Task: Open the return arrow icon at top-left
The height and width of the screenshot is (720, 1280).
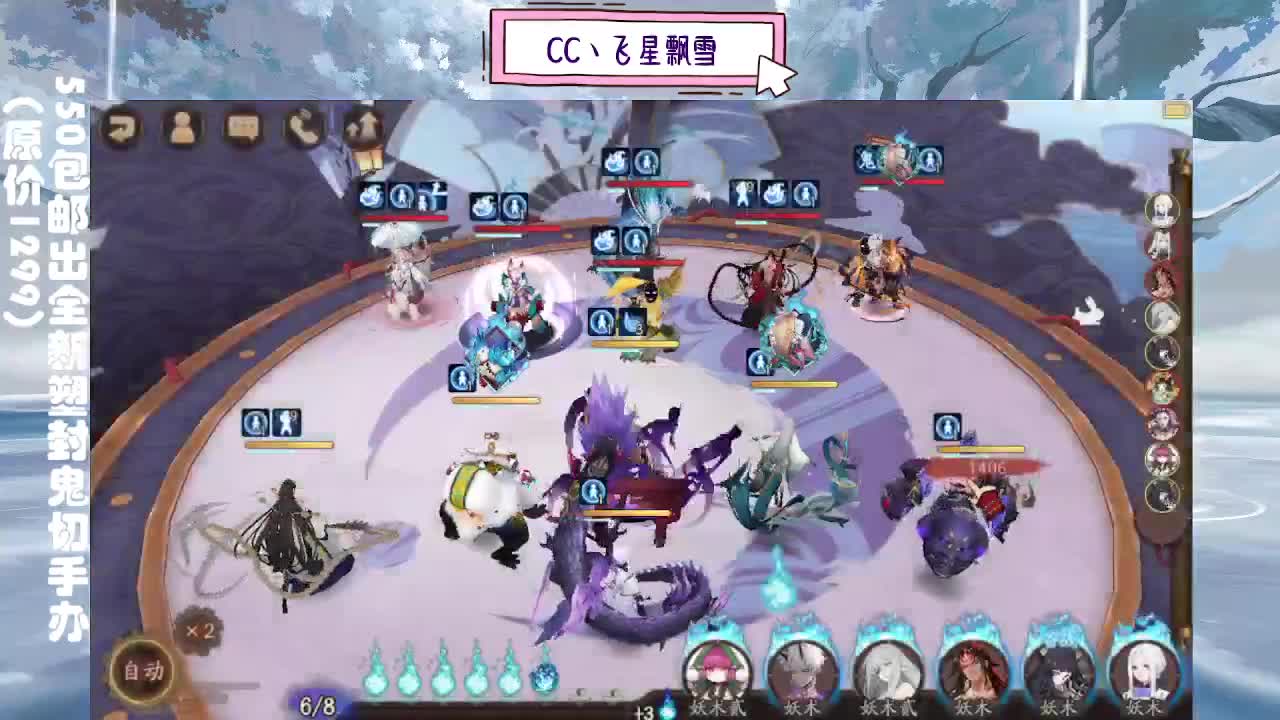Action: (121, 125)
